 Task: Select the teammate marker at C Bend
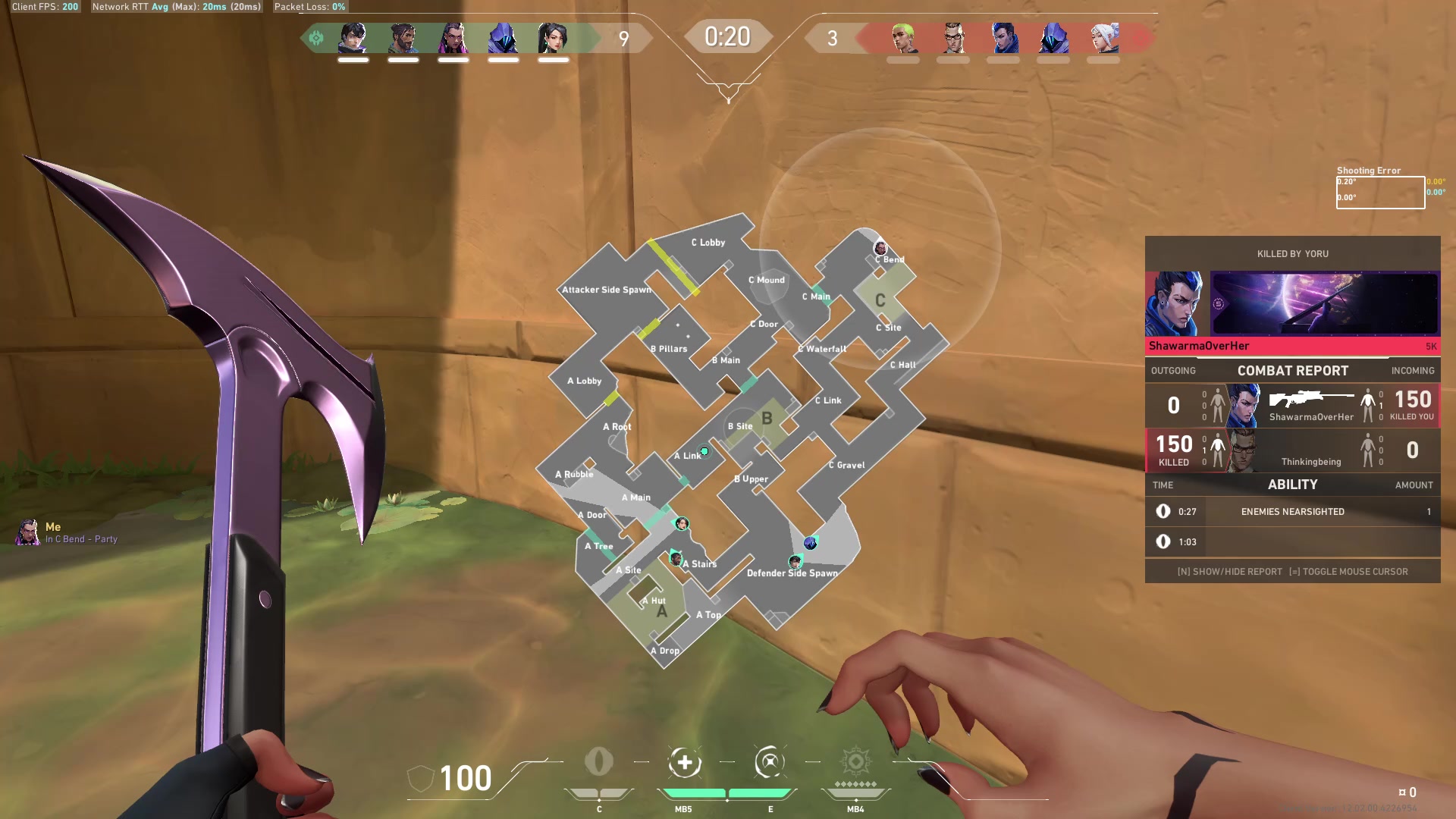[x=880, y=248]
